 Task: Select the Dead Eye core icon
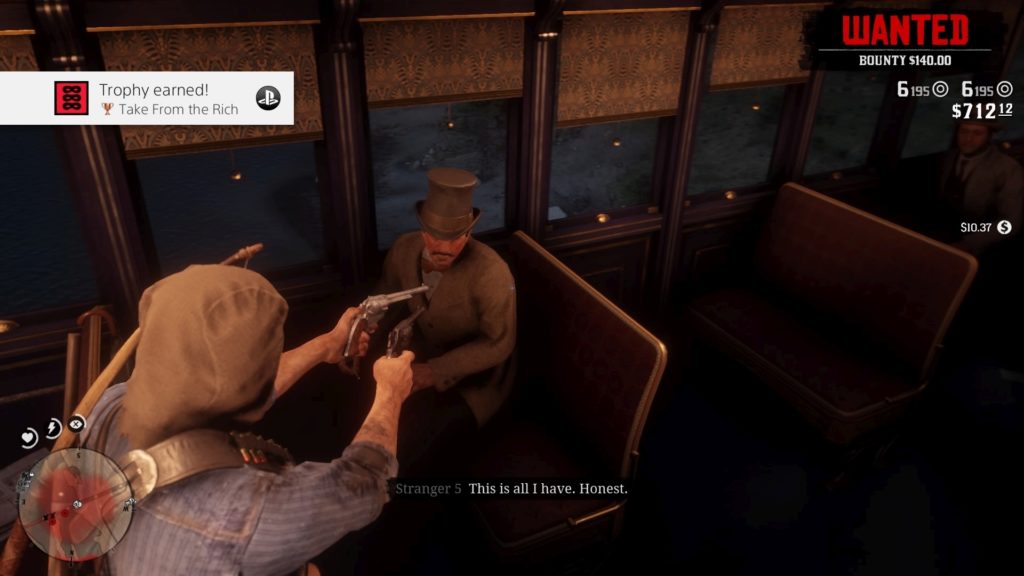pyautogui.click(x=77, y=423)
